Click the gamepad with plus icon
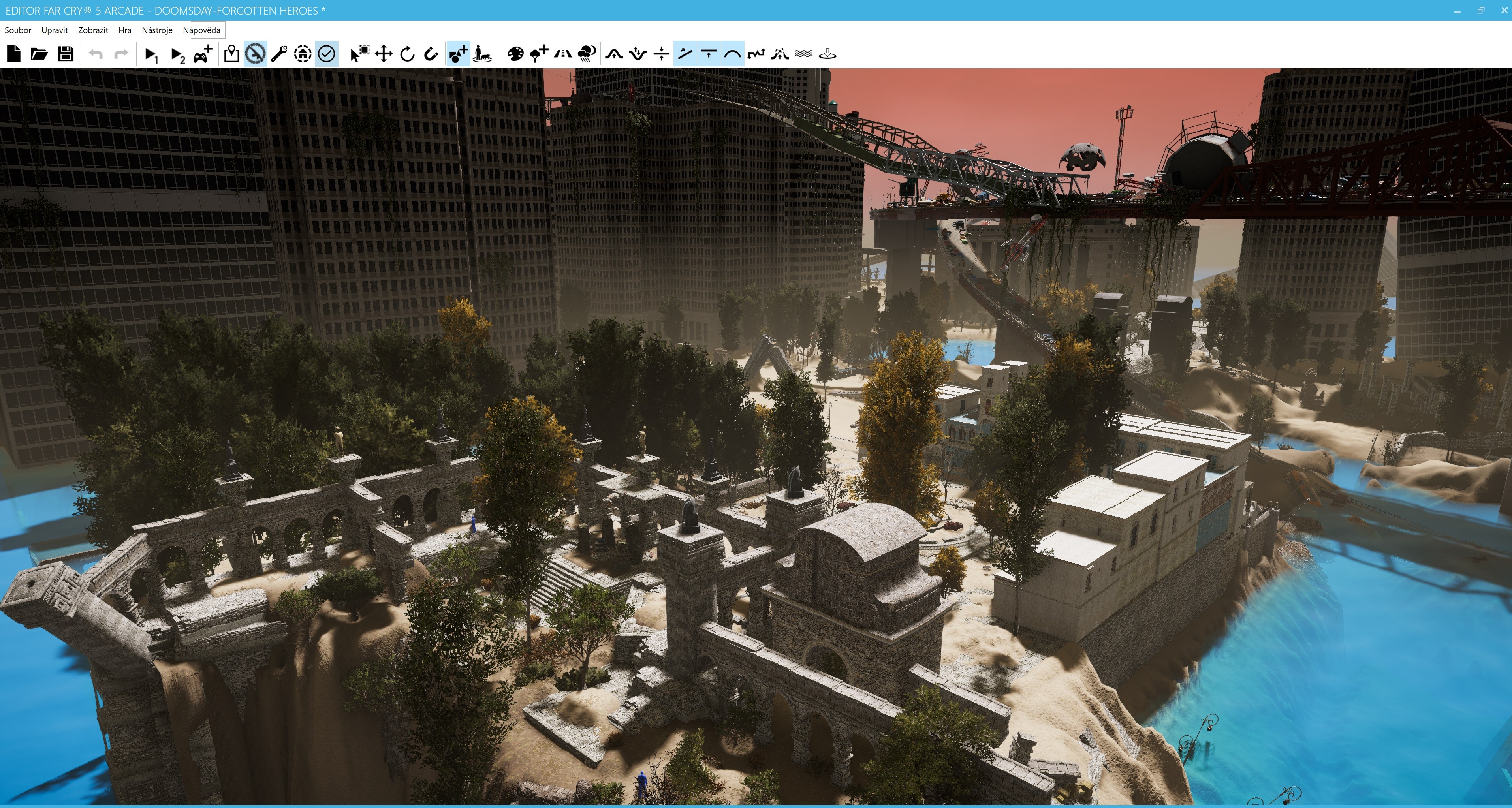 tap(203, 54)
